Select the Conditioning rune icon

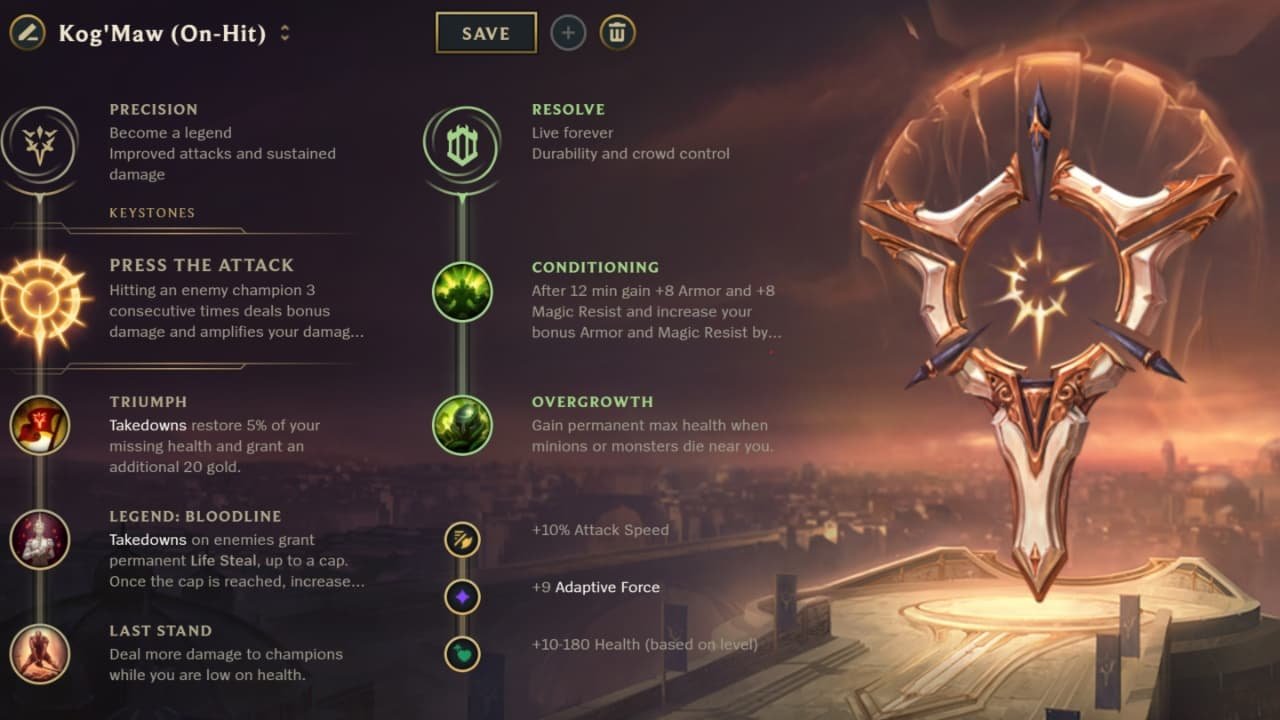click(461, 293)
